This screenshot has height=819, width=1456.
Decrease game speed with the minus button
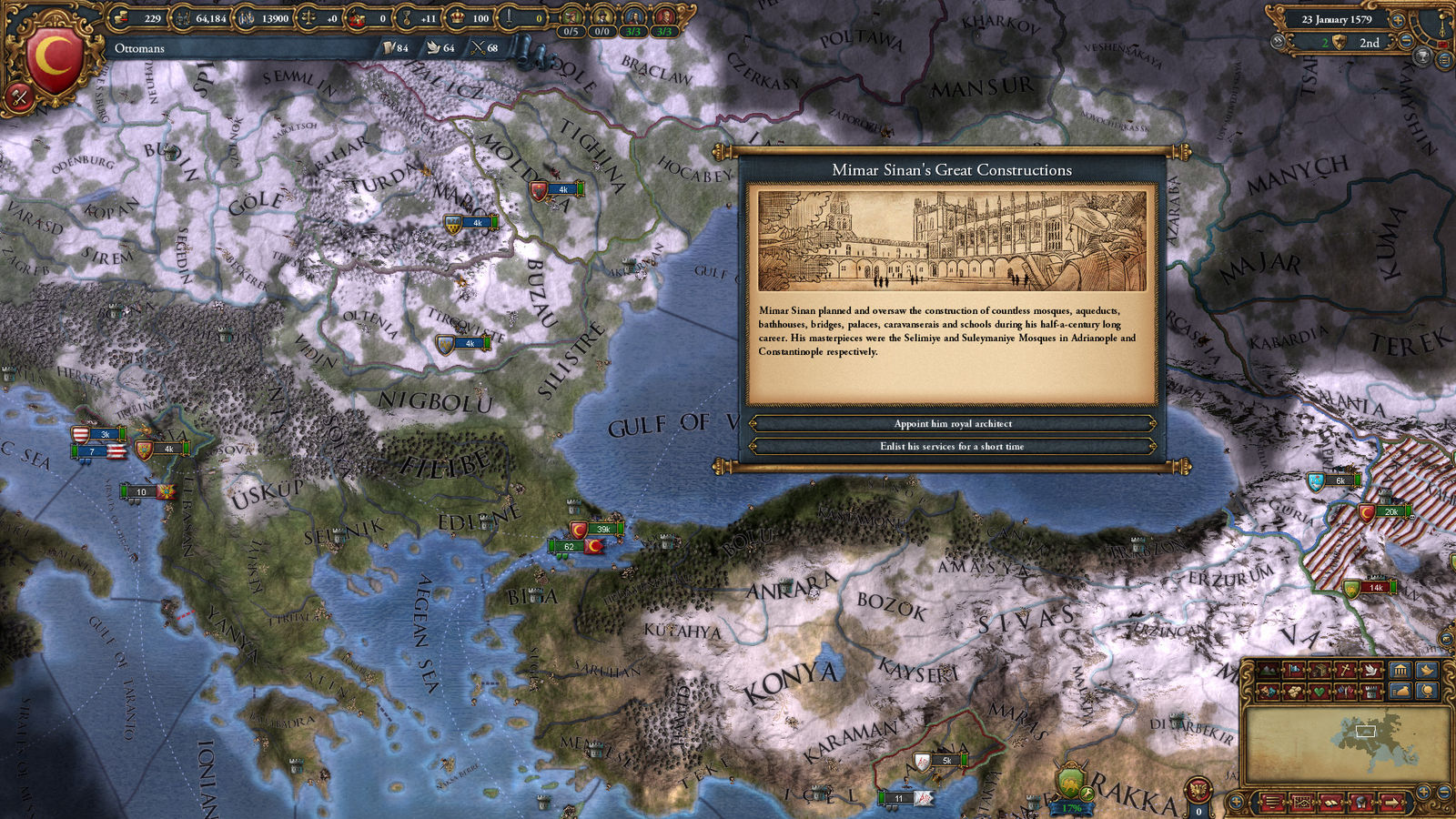[x=1405, y=42]
